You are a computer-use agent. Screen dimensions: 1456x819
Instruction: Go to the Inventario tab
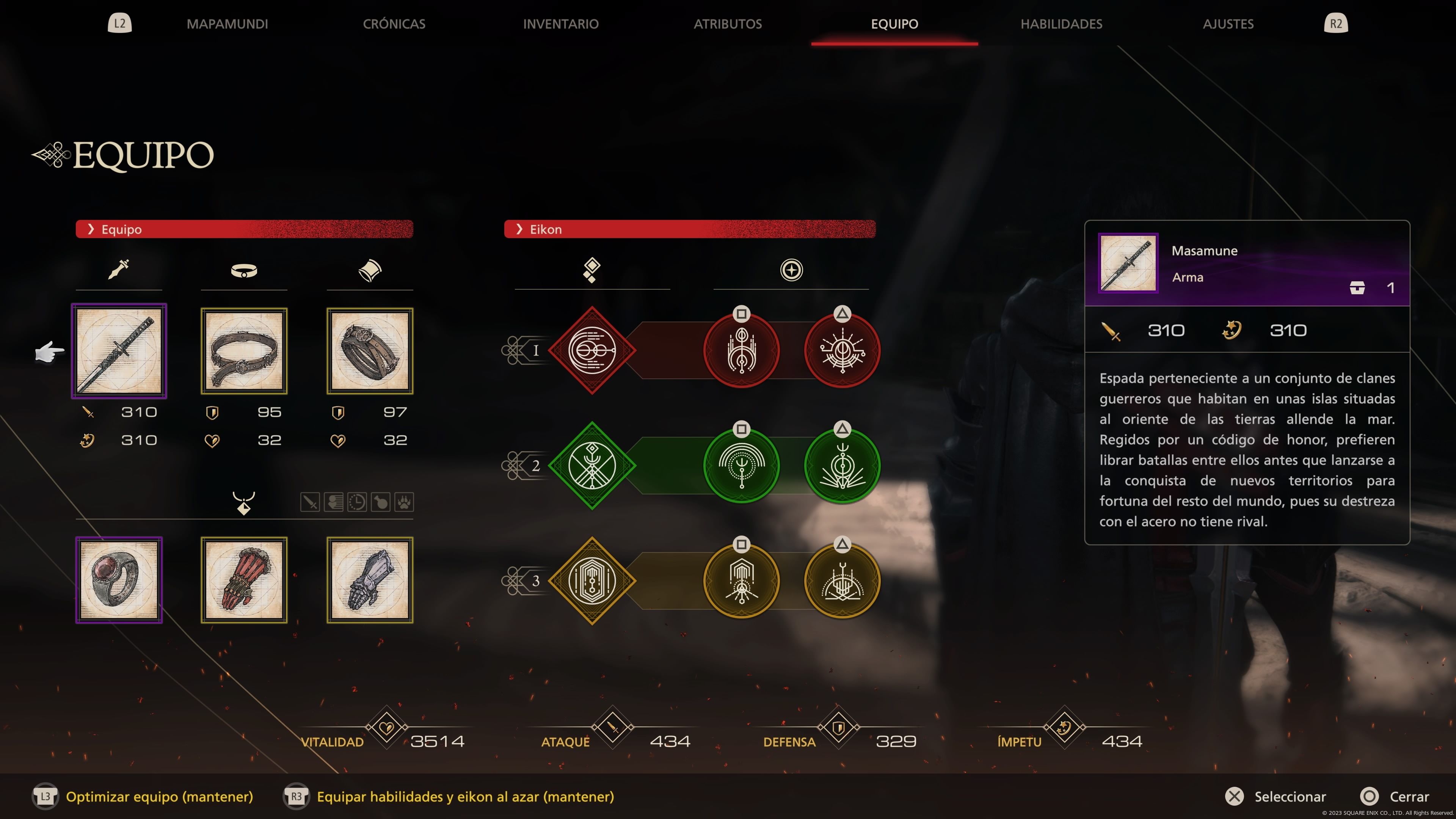pyautogui.click(x=560, y=24)
